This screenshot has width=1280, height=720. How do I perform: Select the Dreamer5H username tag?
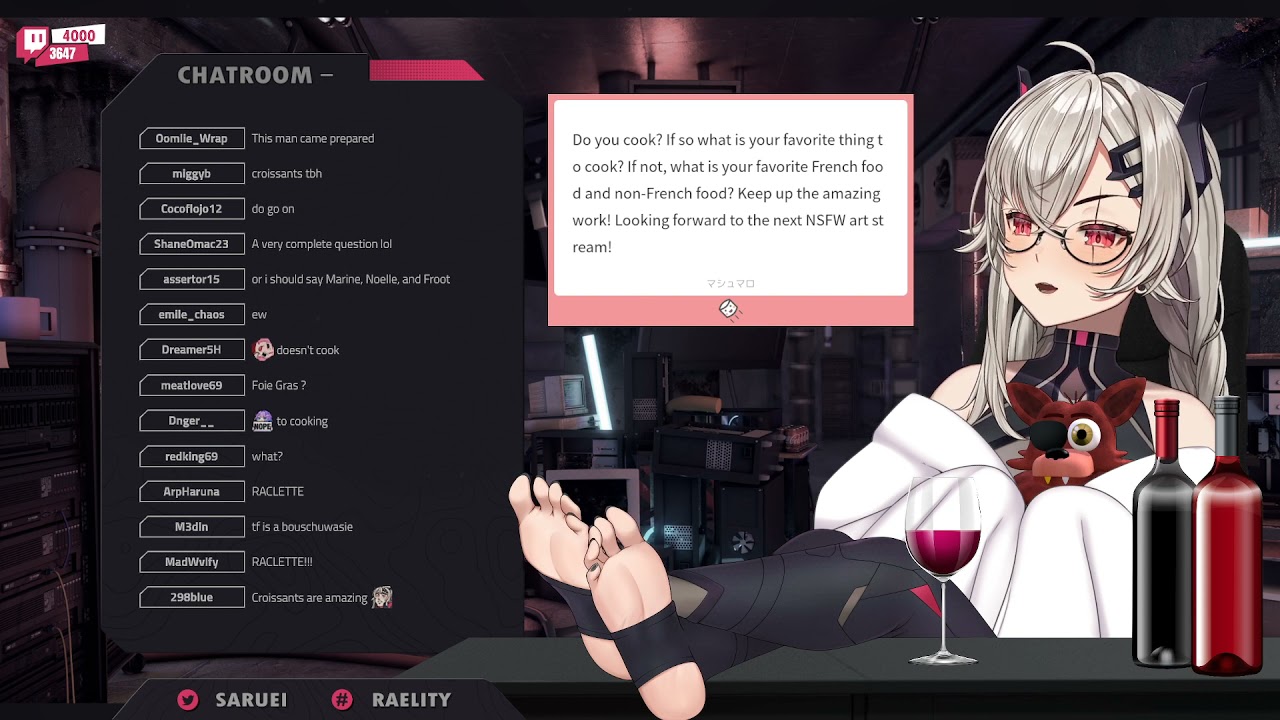191,350
